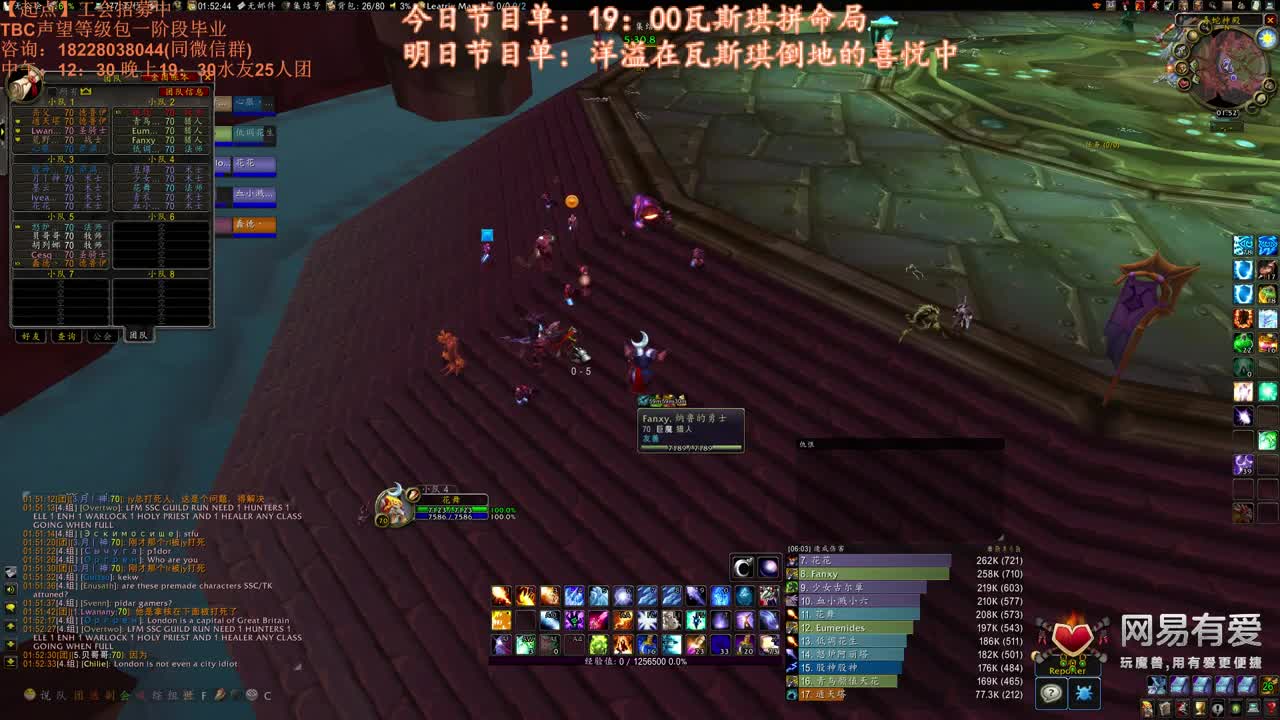Open the 好友 tab on the social panel
This screenshot has height=720, width=1280.
pyautogui.click(x=30, y=336)
